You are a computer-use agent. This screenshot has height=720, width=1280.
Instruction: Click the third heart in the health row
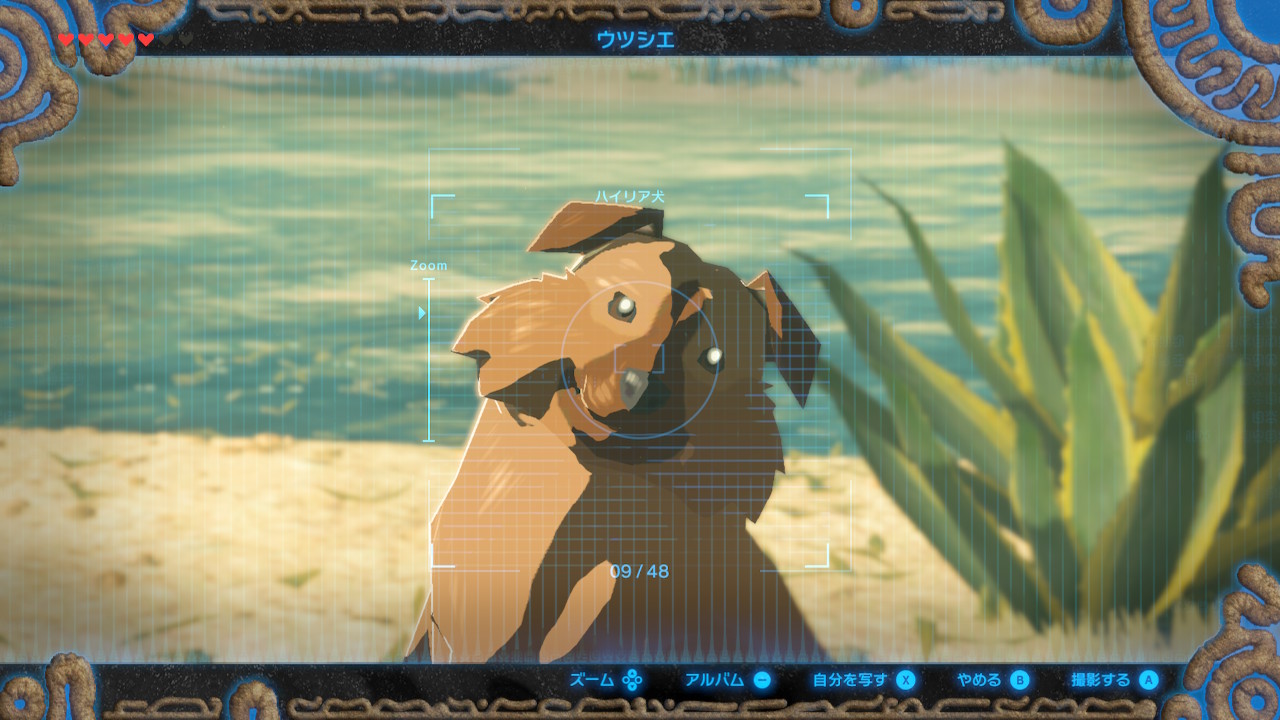(x=106, y=38)
